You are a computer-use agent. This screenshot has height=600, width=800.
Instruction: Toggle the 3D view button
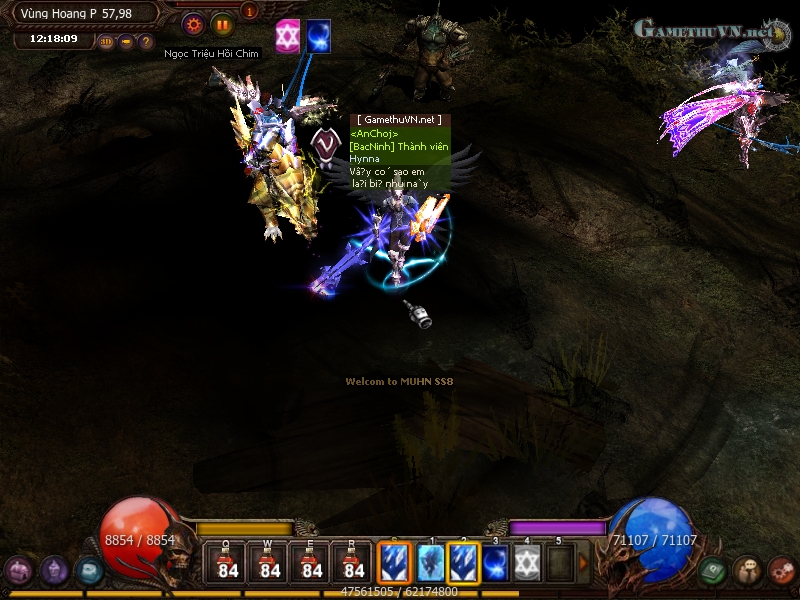click(x=106, y=42)
